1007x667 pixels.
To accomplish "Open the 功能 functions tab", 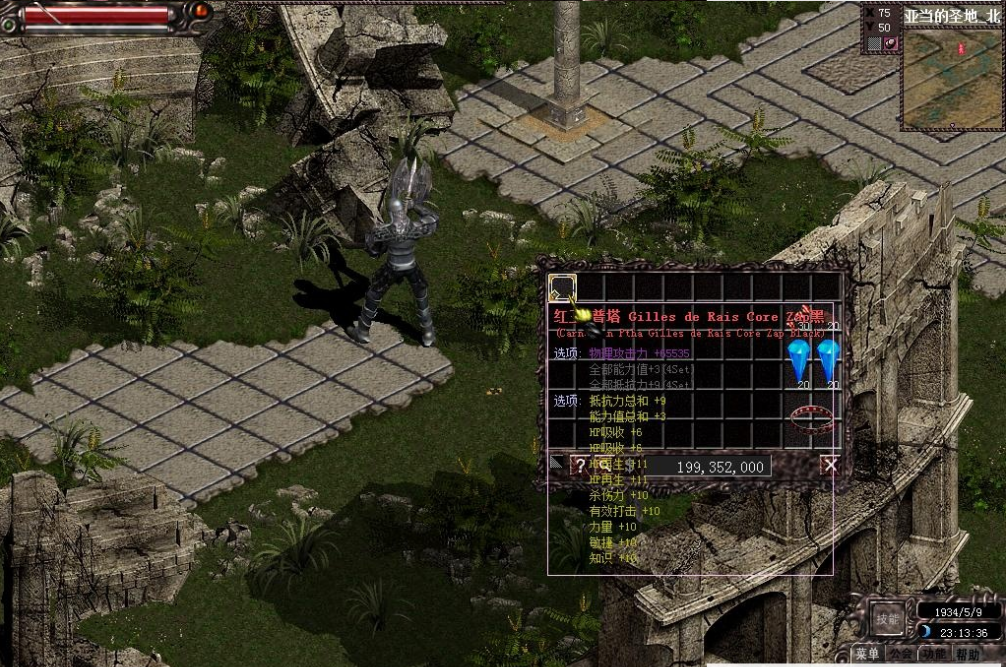I will 935,655.
